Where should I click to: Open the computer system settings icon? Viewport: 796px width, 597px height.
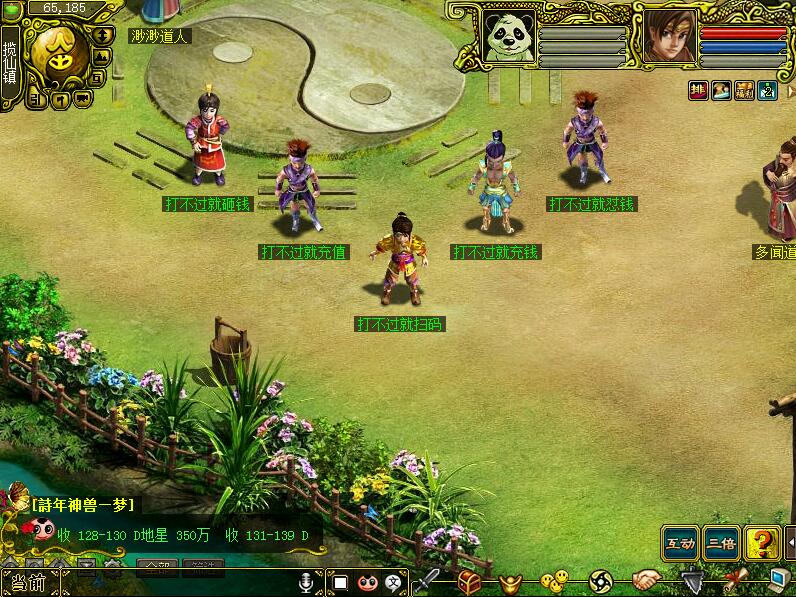coord(780,580)
